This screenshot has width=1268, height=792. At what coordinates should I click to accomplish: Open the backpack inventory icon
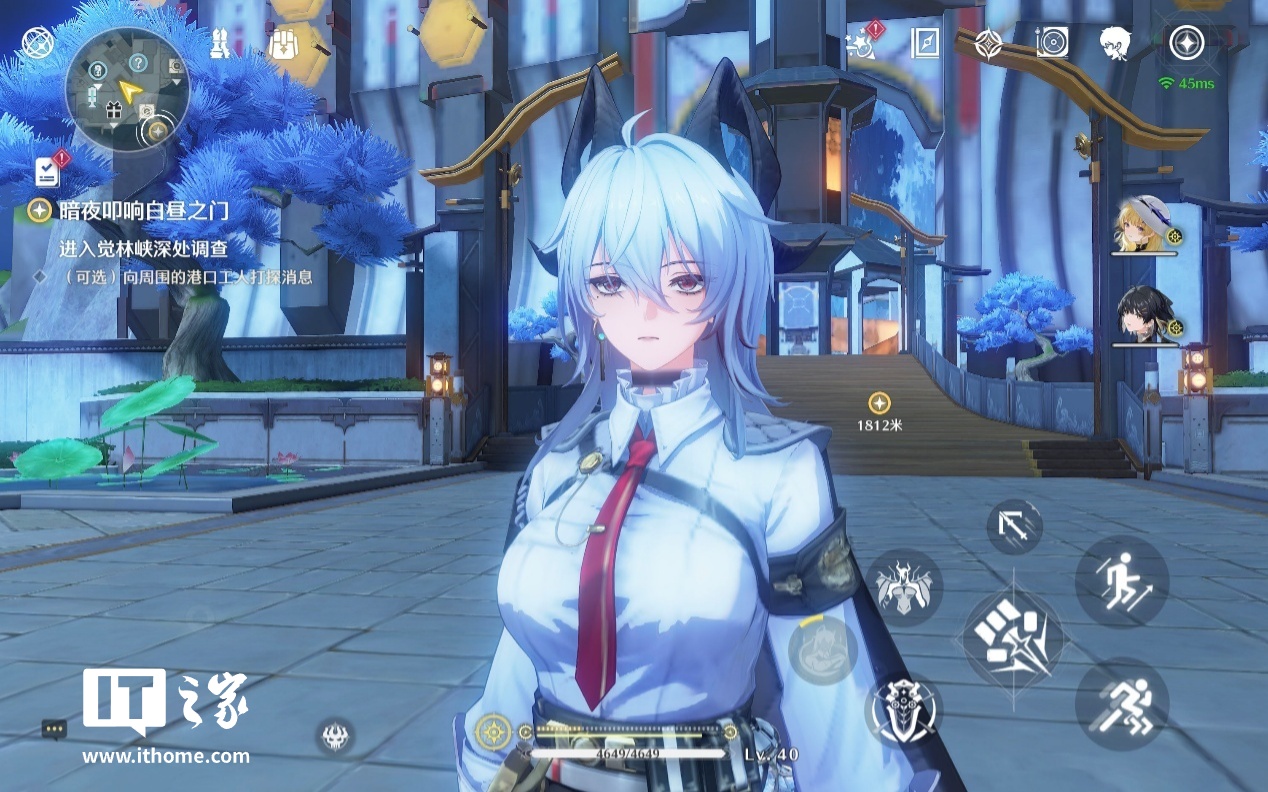285,43
